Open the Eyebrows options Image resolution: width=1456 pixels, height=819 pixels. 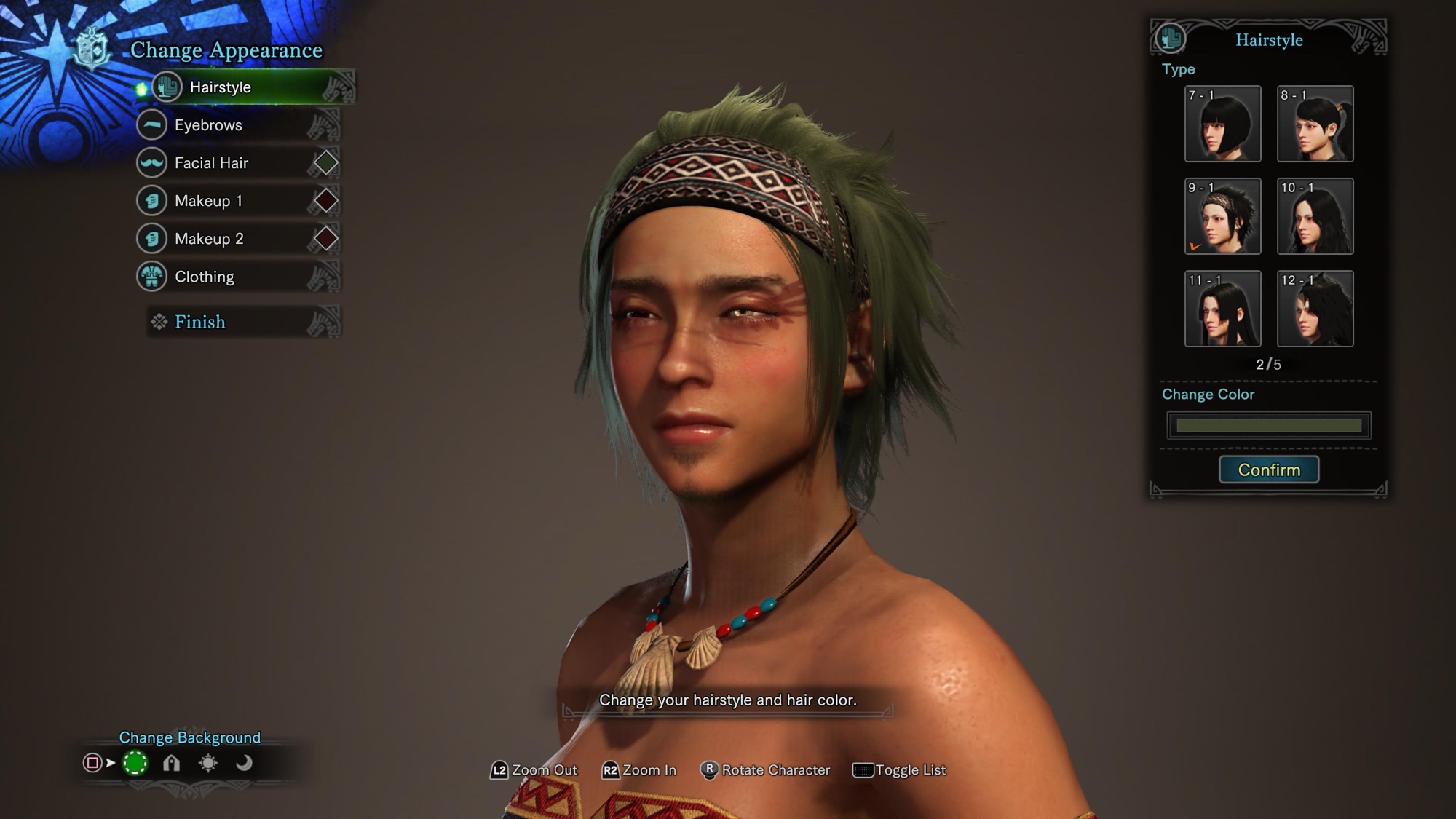point(208,125)
